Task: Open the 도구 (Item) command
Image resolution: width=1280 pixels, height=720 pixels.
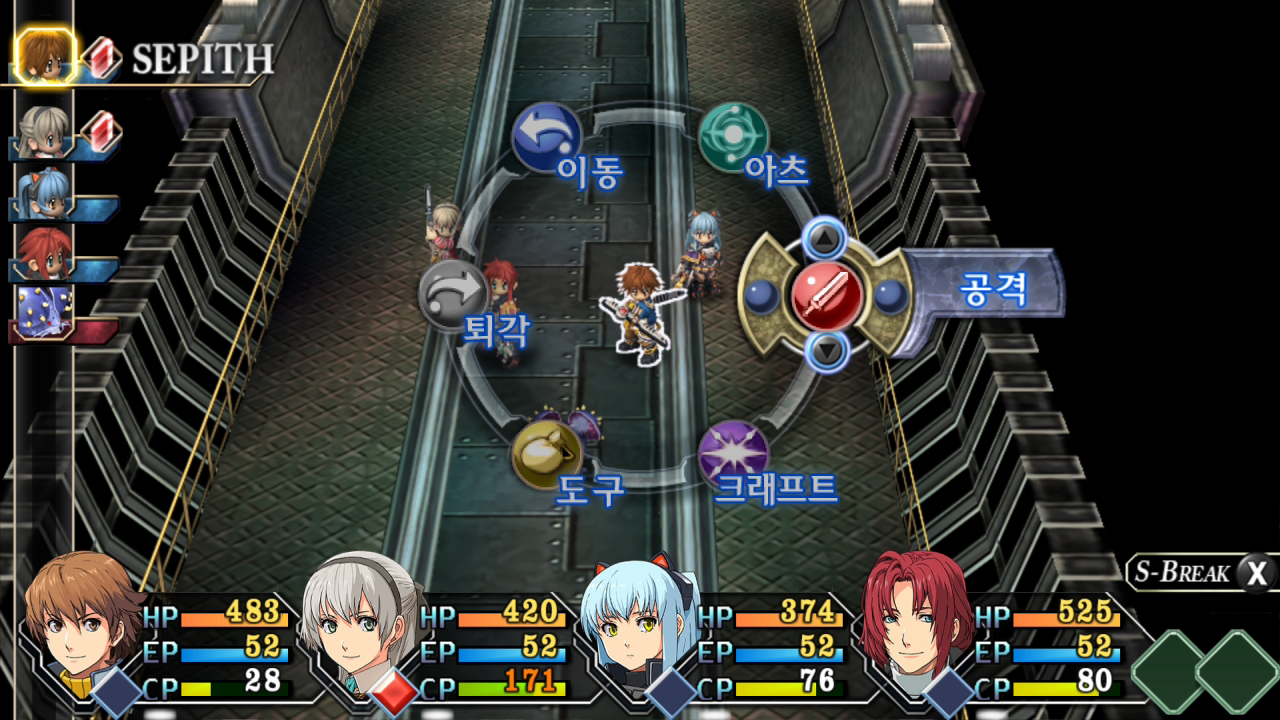Action: (547, 455)
